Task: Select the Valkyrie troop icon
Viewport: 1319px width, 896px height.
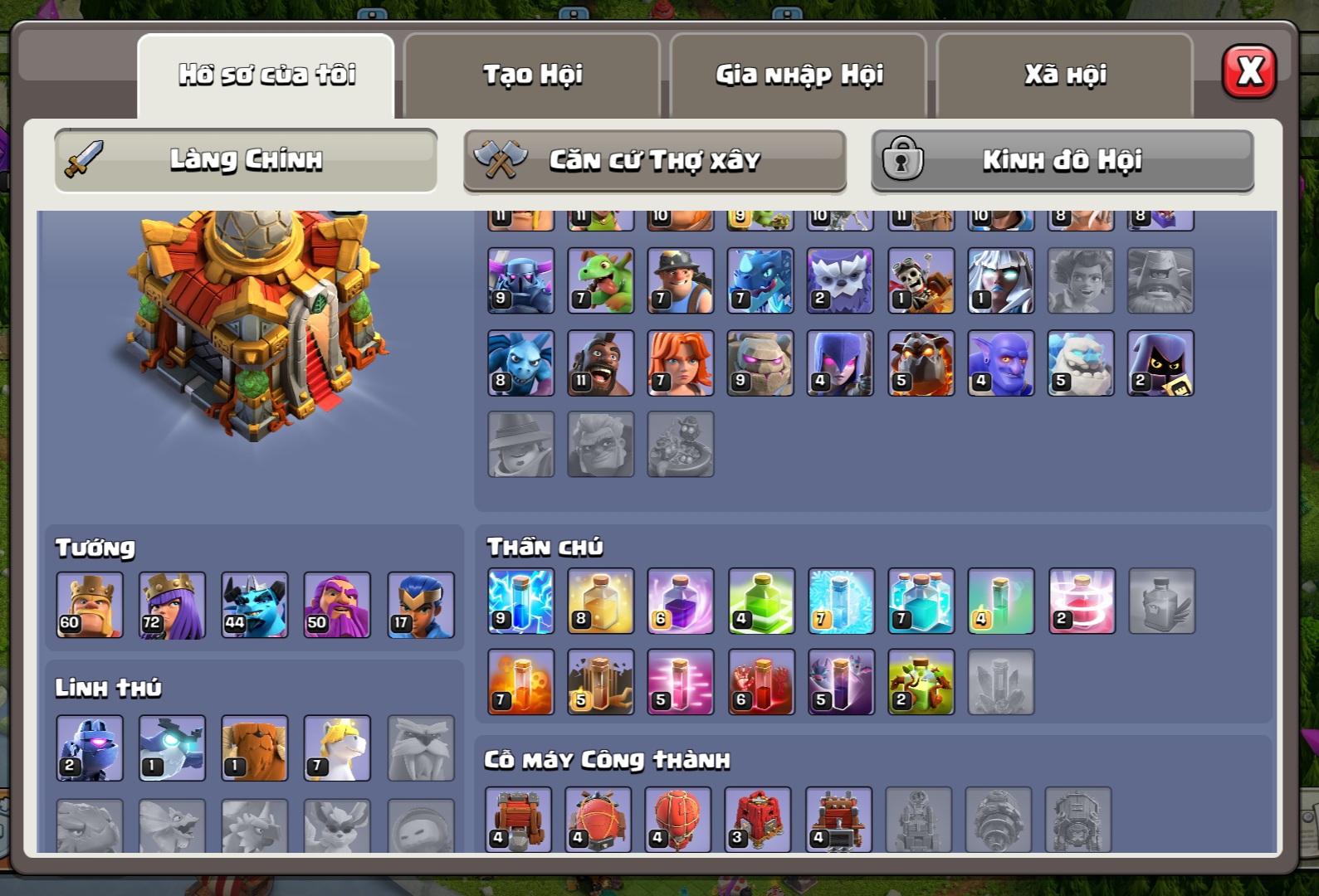Action: click(x=680, y=363)
